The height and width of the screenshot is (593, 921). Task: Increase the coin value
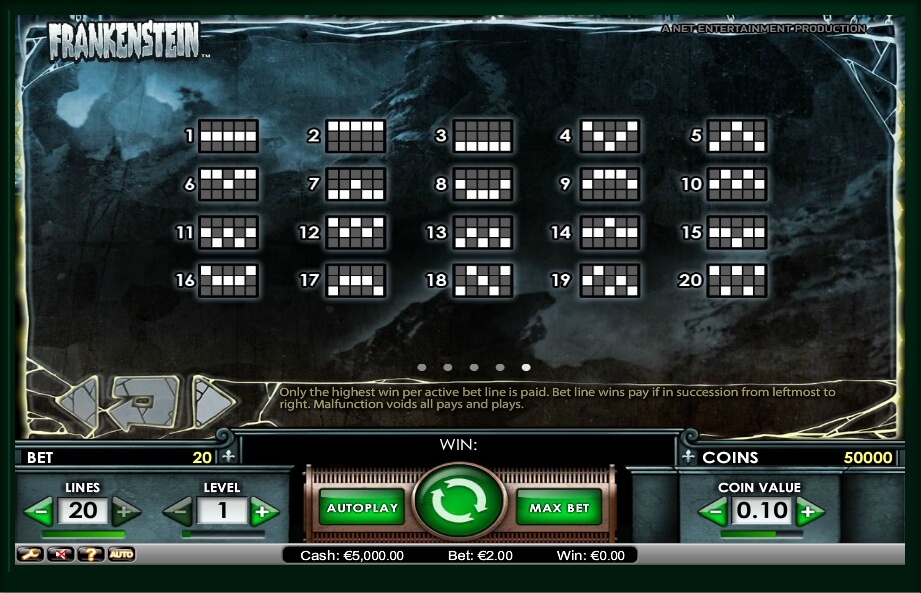coord(809,513)
